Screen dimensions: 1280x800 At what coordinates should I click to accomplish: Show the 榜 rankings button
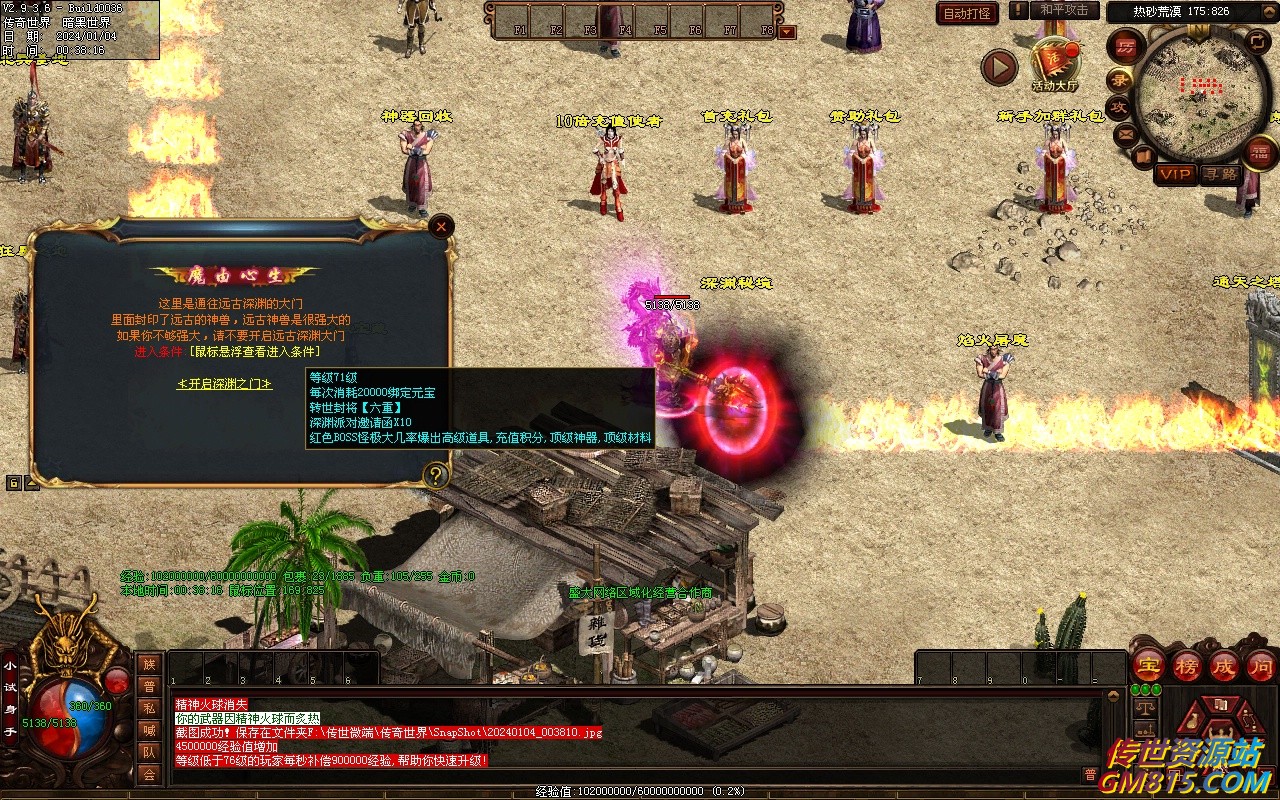[1187, 665]
